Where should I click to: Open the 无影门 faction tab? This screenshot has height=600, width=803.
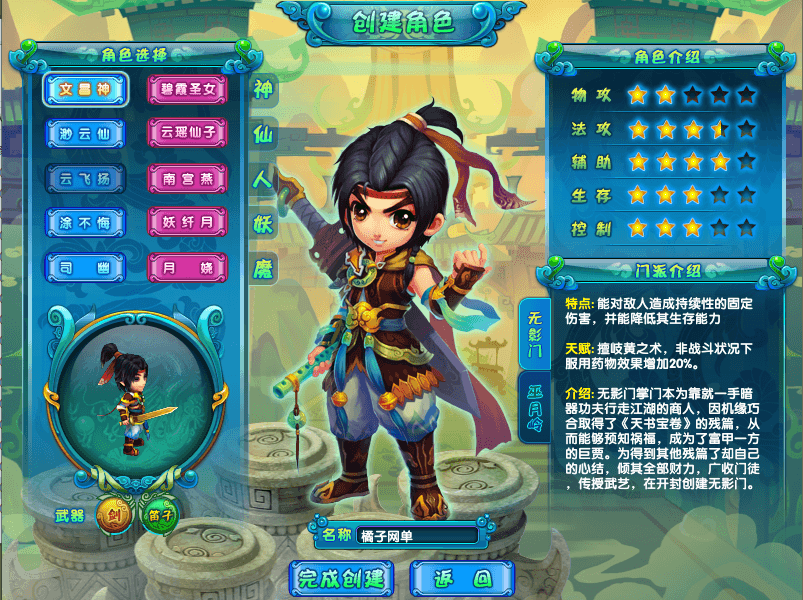coord(535,334)
